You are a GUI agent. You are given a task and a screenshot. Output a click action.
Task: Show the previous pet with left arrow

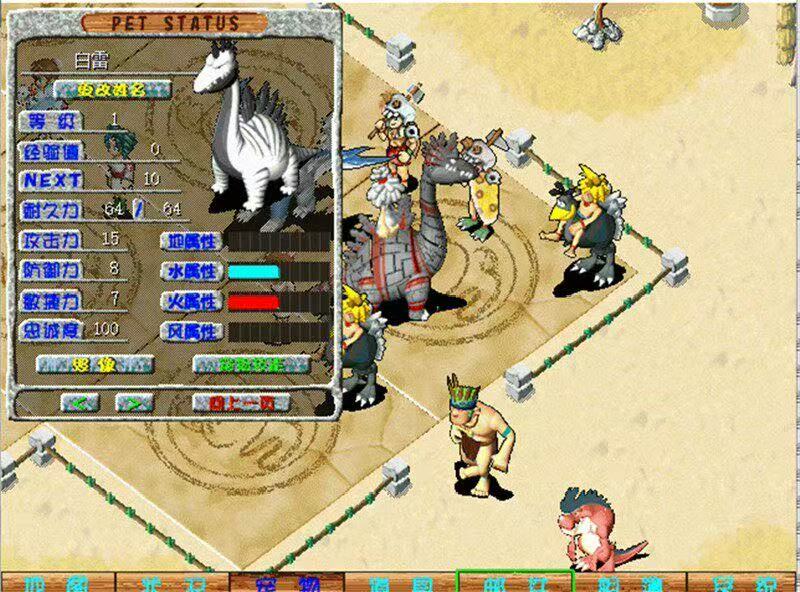81,403
